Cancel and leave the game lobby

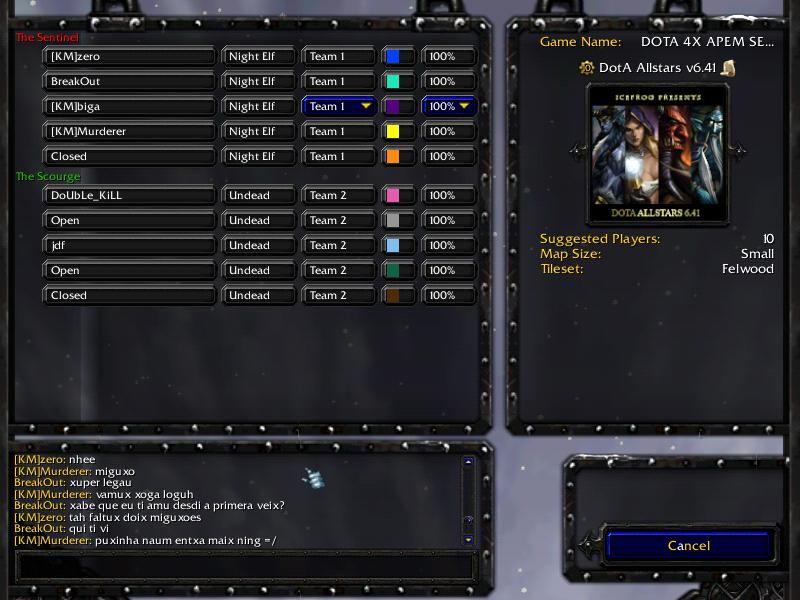(x=688, y=546)
